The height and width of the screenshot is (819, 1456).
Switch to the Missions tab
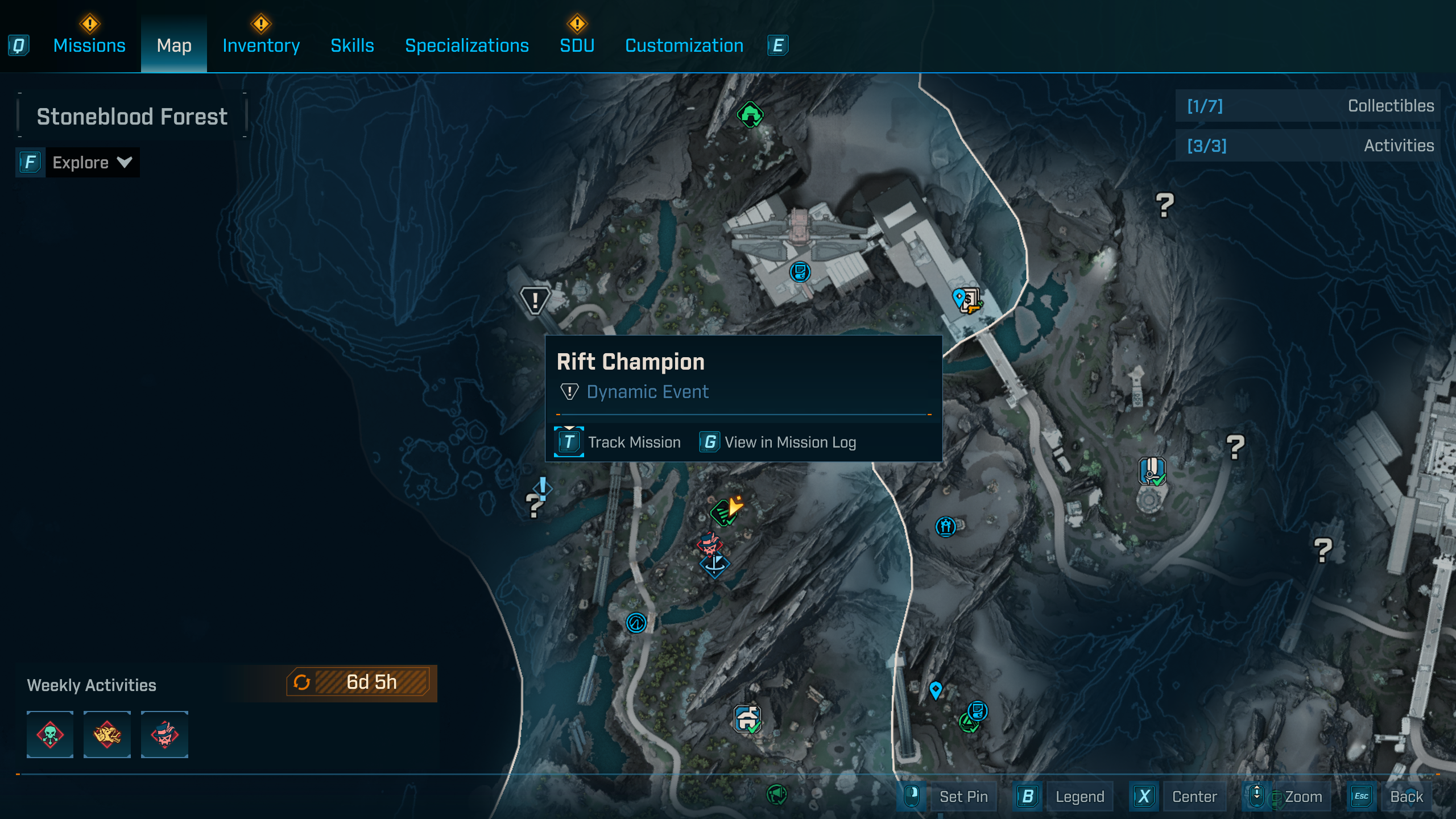click(x=89, y=45)
